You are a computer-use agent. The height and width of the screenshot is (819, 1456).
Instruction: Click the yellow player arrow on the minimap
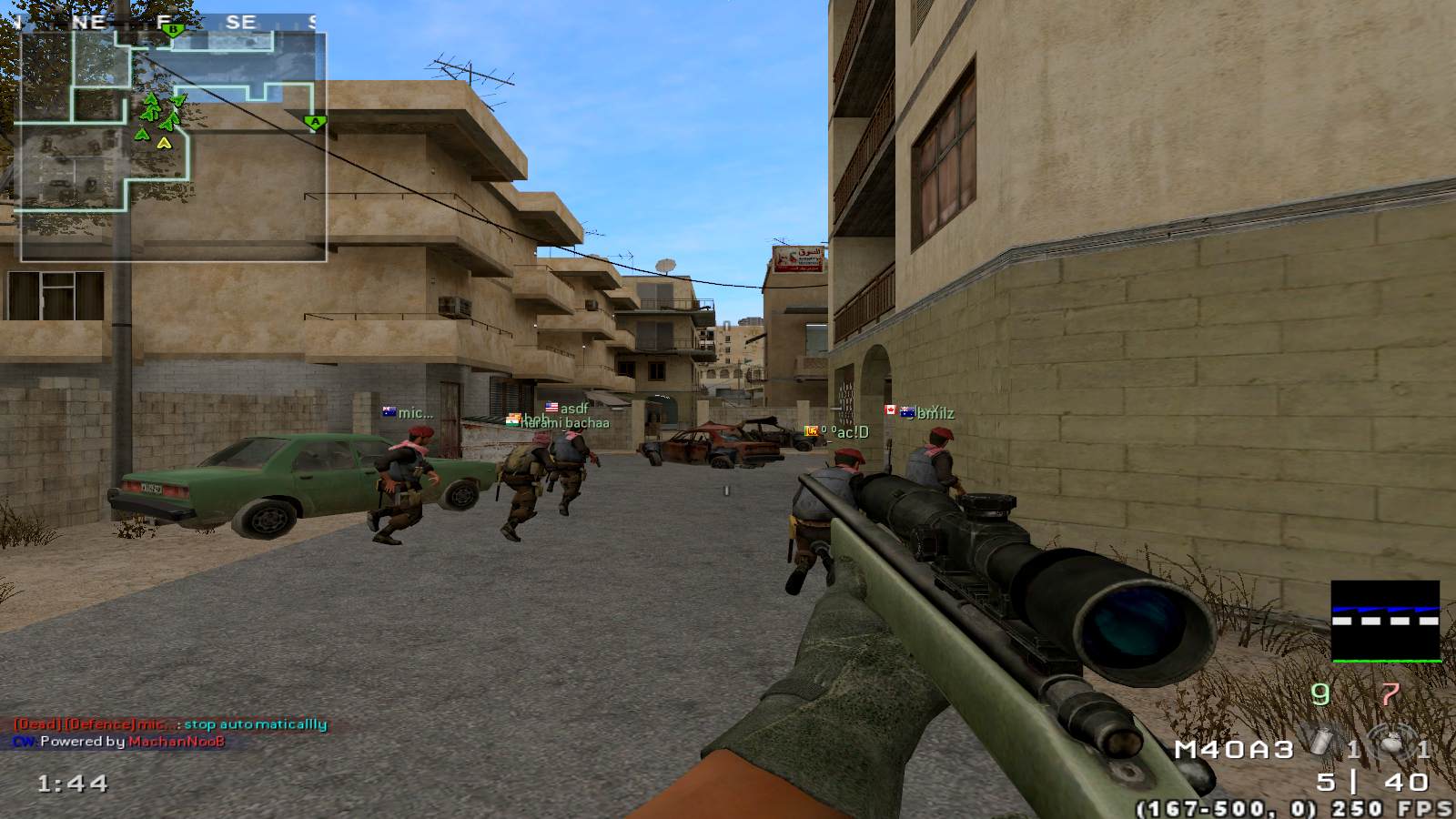click(x=164, y=142)
